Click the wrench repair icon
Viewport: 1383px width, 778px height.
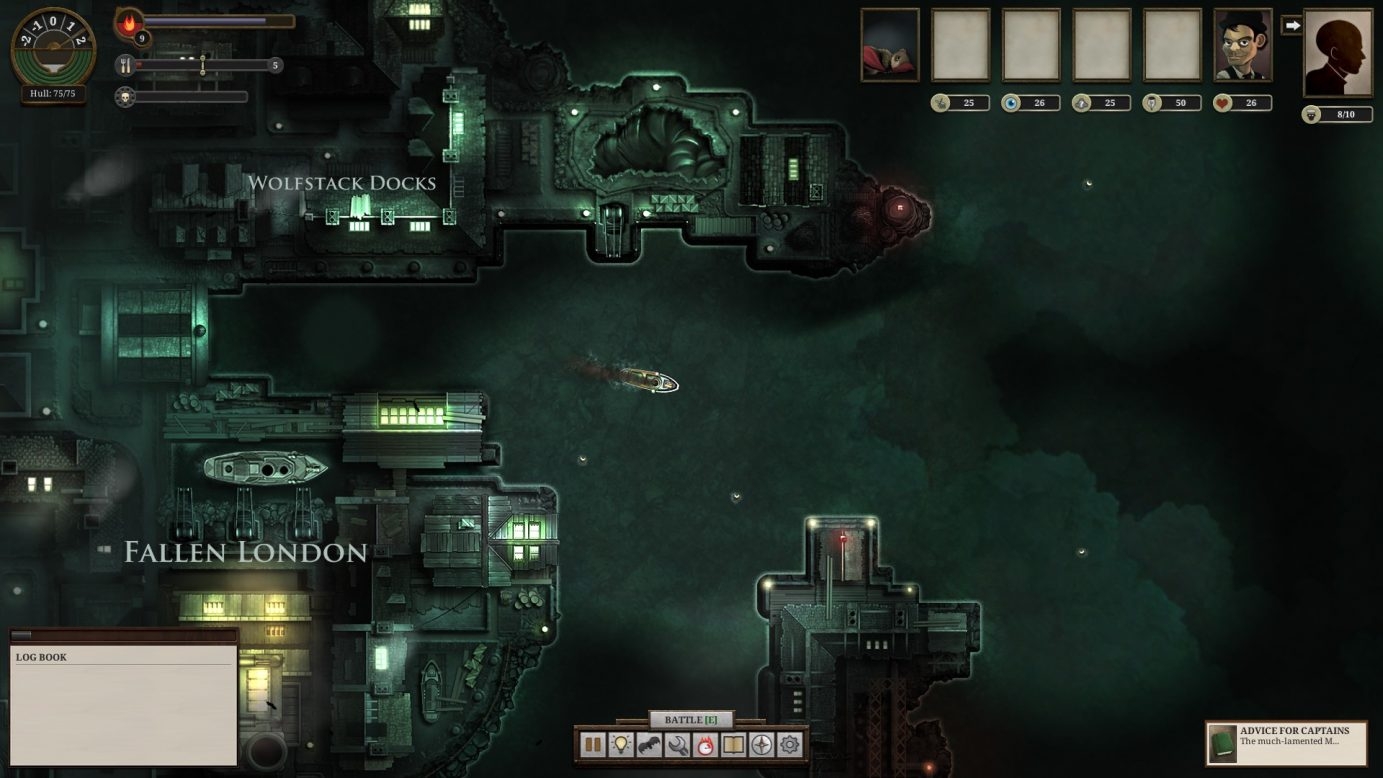click(x=677, y=745)
